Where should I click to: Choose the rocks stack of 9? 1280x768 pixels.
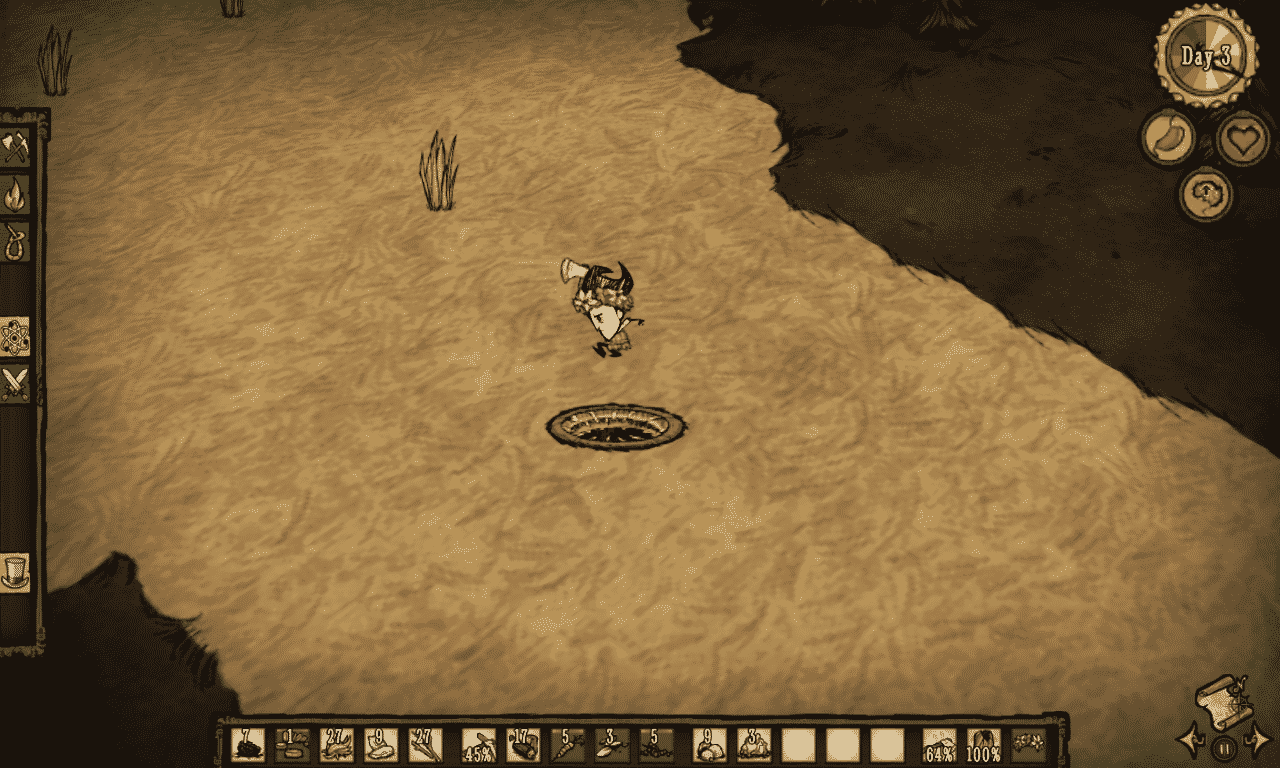(710, 745)
